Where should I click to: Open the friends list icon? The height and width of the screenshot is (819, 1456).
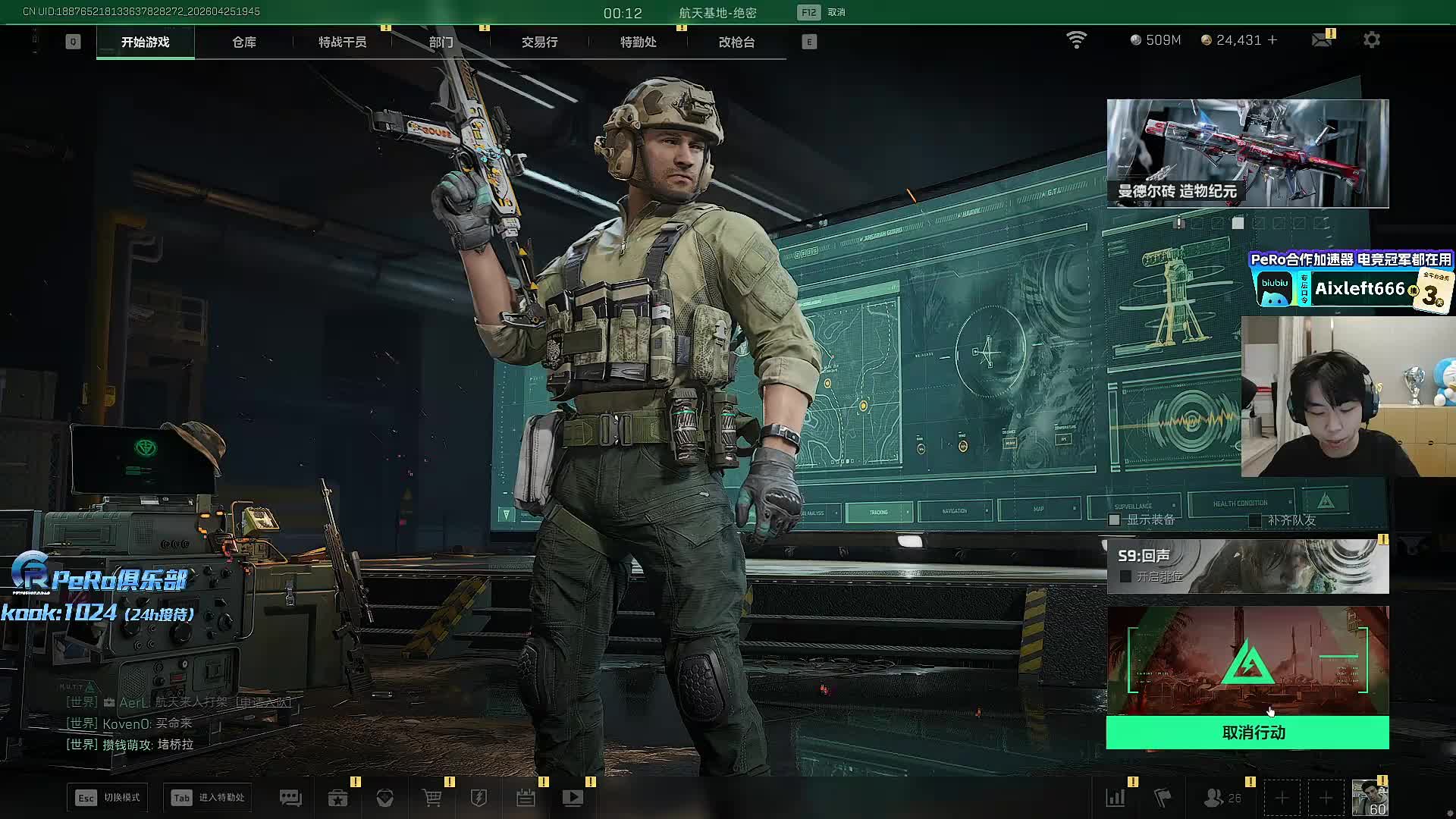(x=1214, y=798)
